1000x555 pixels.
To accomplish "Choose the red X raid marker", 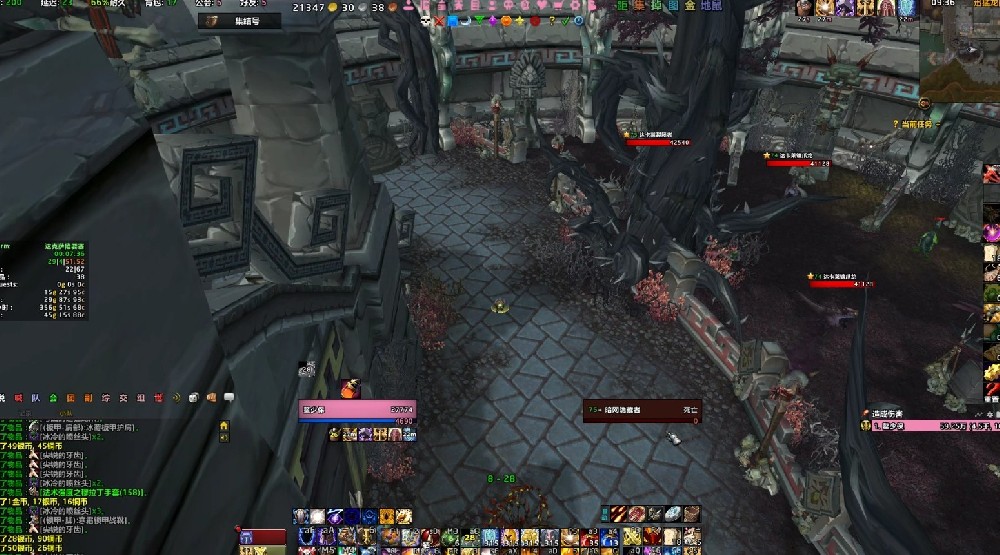I will (437, 21).
